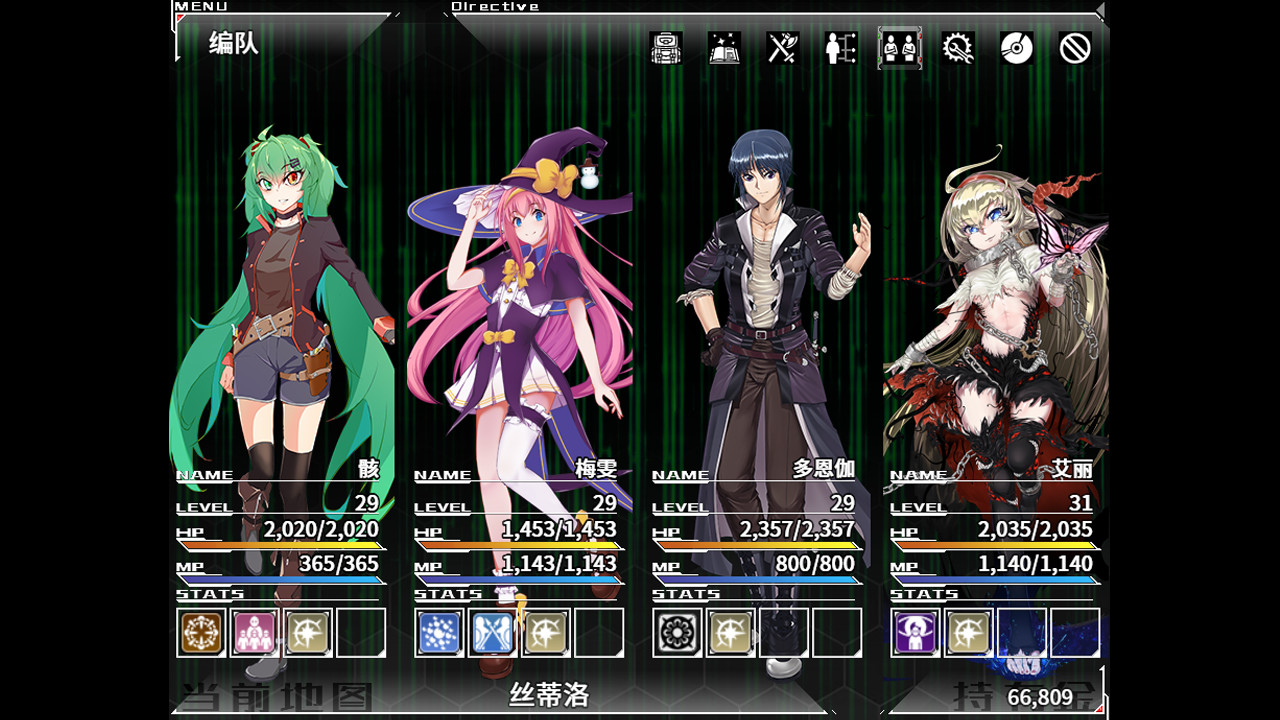
Task: Expand the black gear status under 多恩伽
Action: click(x=678, y=633)
